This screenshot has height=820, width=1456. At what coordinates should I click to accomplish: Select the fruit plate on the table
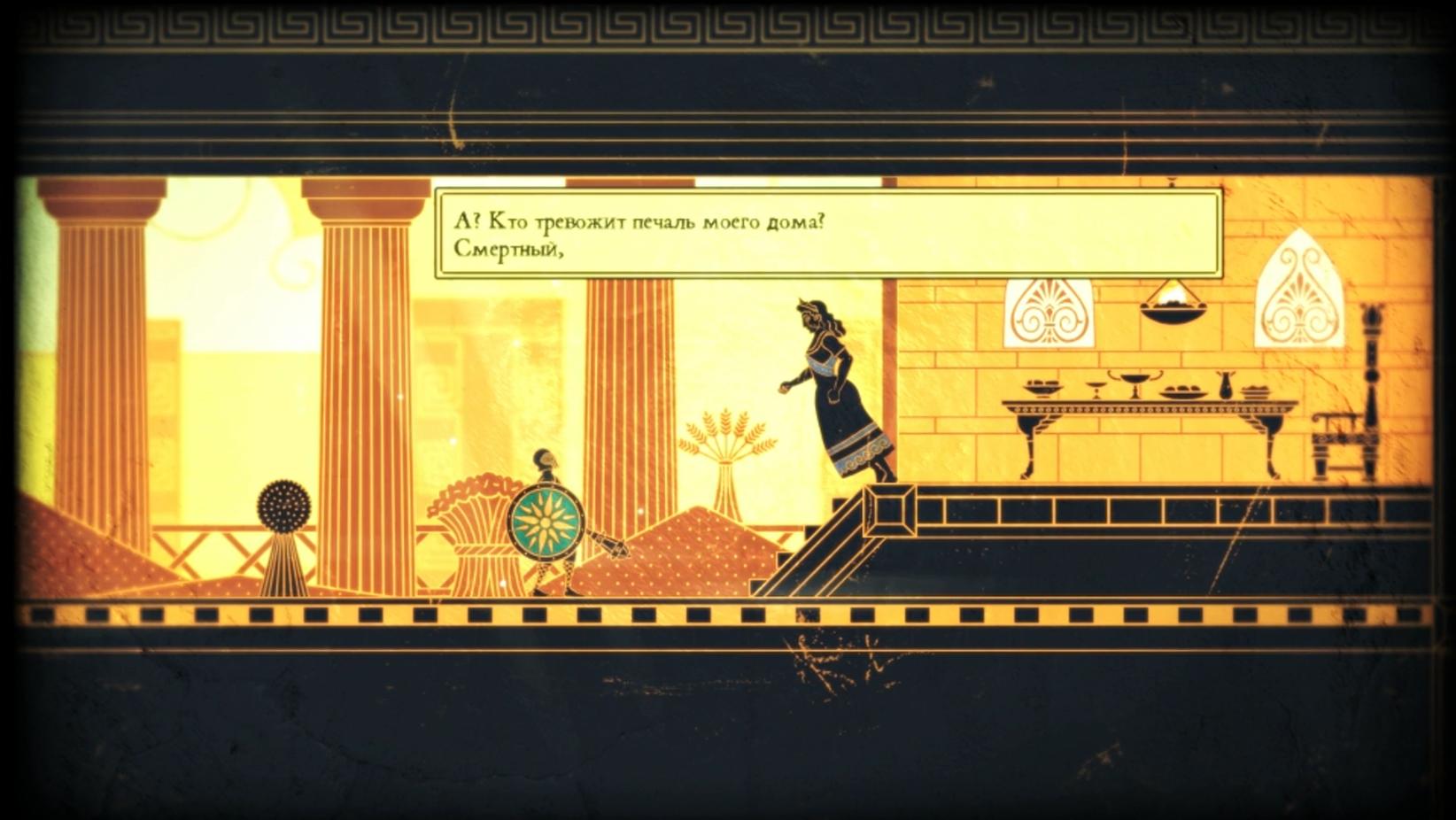(x=1184, y=390)
